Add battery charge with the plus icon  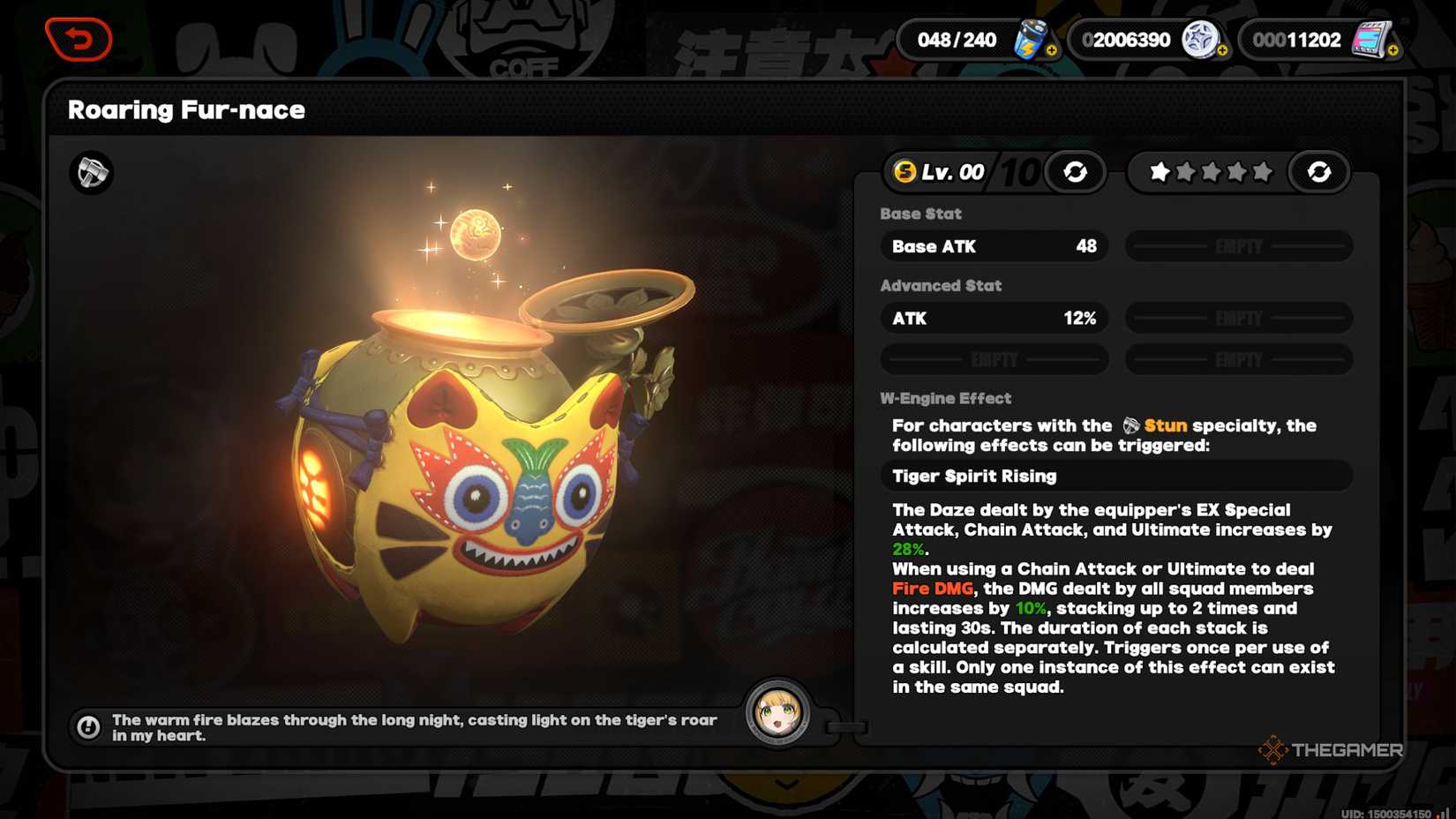point(1051,51)
